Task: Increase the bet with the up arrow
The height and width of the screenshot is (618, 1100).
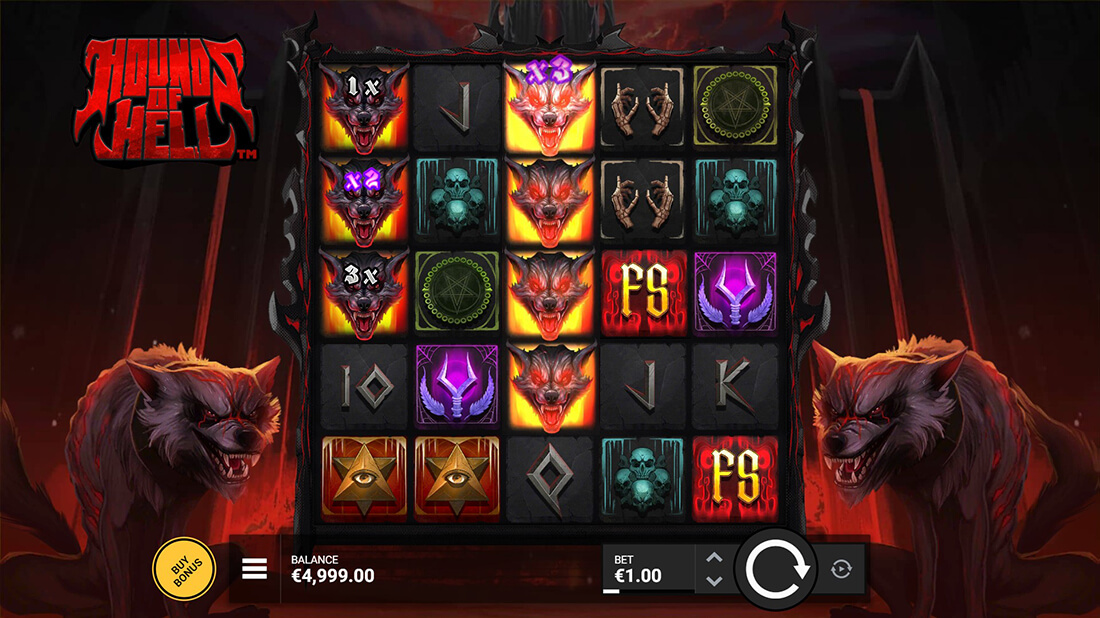Action: click(x=714, y=558)
